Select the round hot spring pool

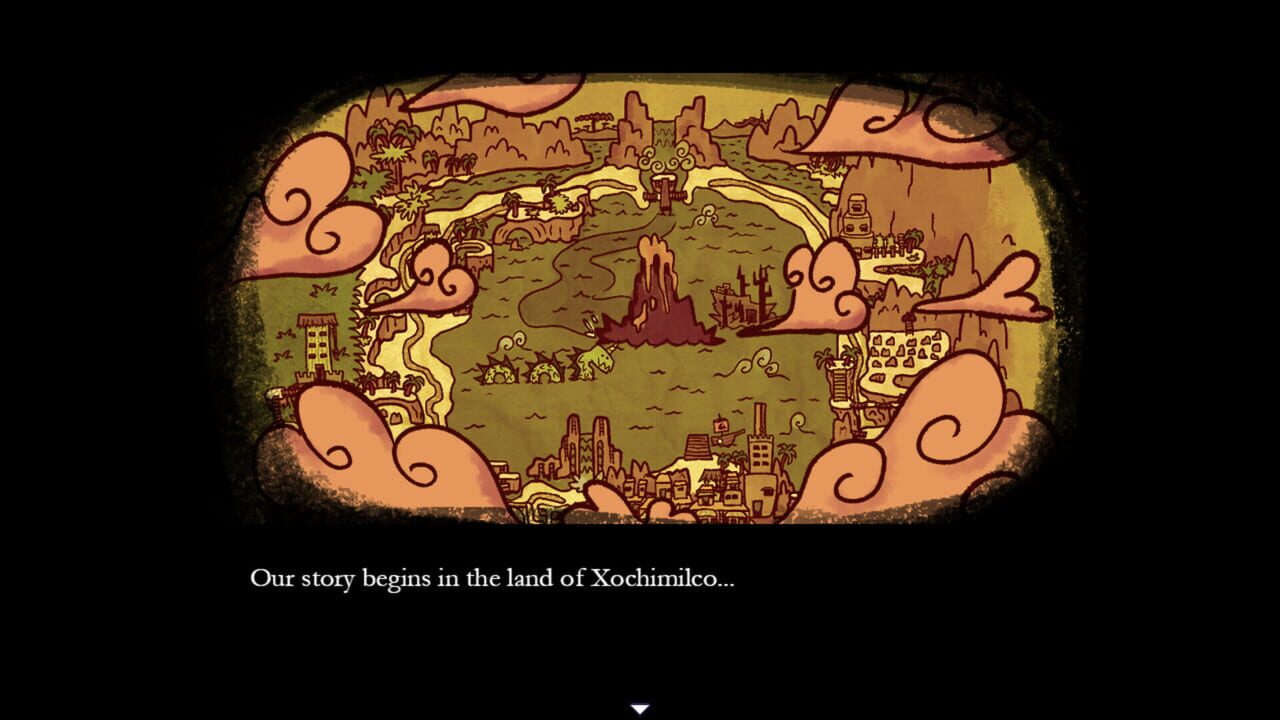(471, 250)
